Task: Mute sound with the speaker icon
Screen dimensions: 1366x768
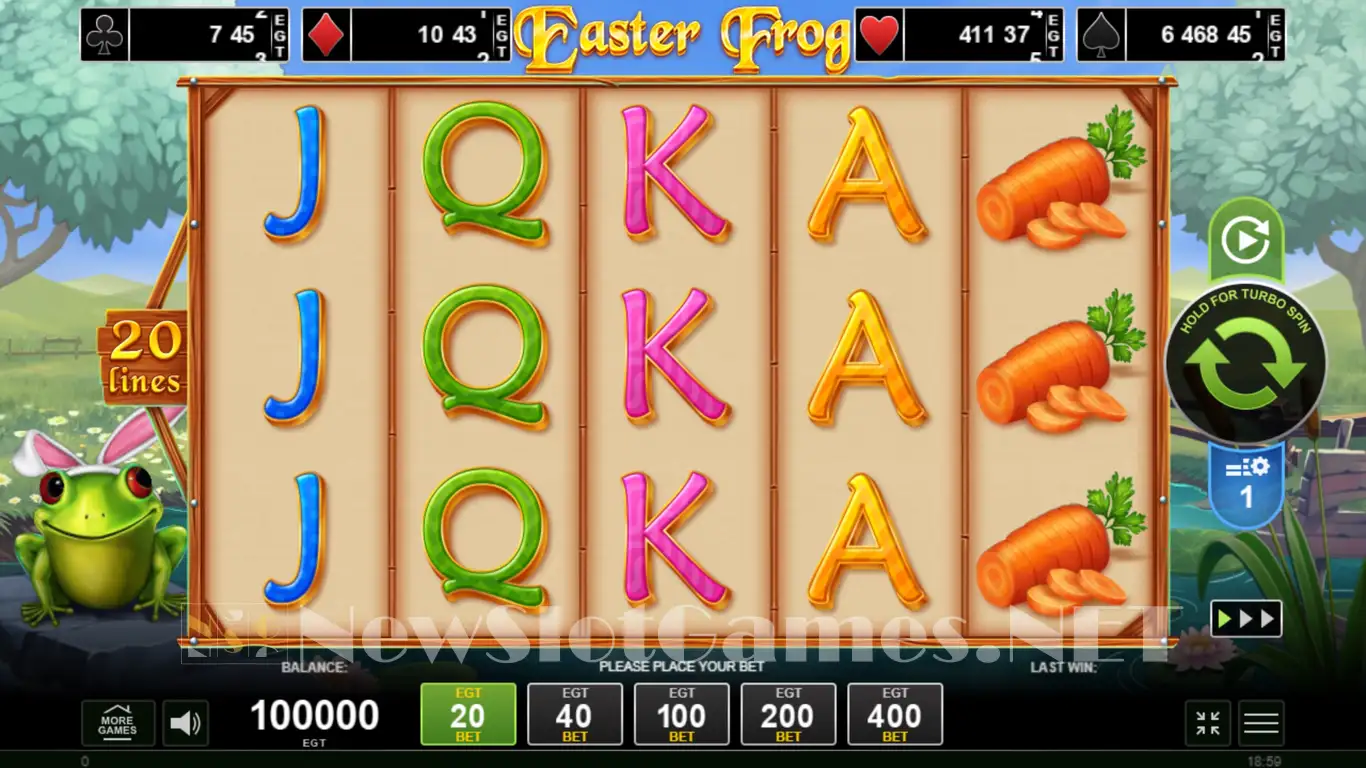Action: (185, 723)
